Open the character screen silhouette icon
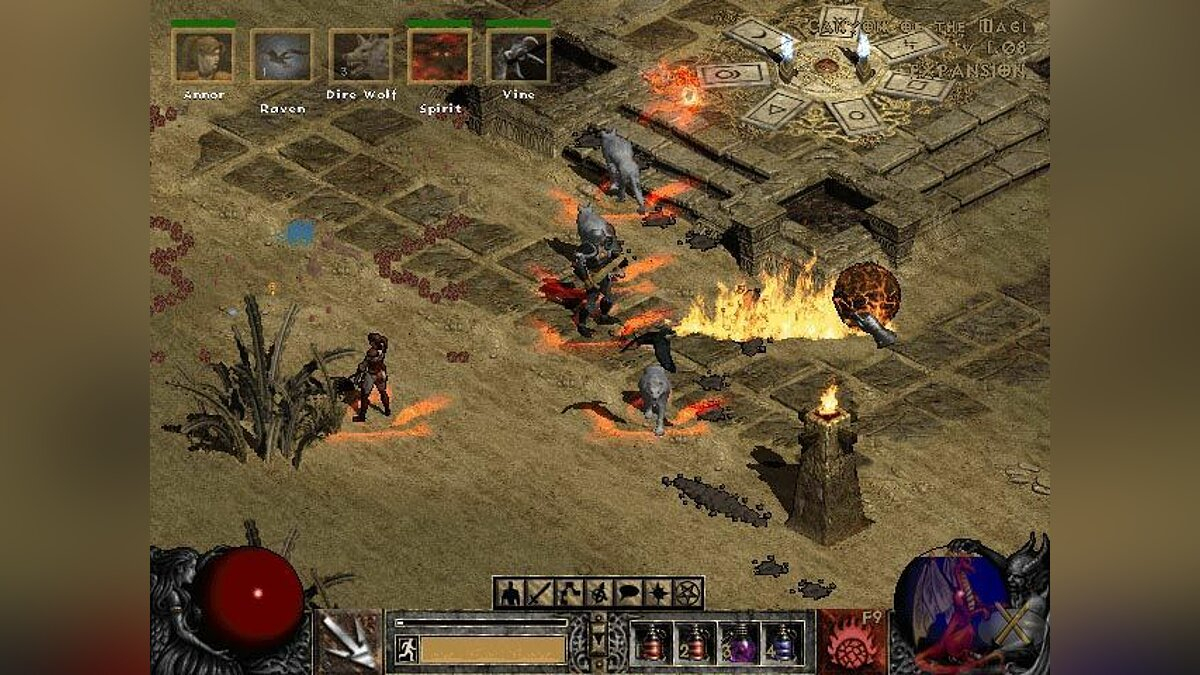1200x675 pixels. click(x=510, y=593)
